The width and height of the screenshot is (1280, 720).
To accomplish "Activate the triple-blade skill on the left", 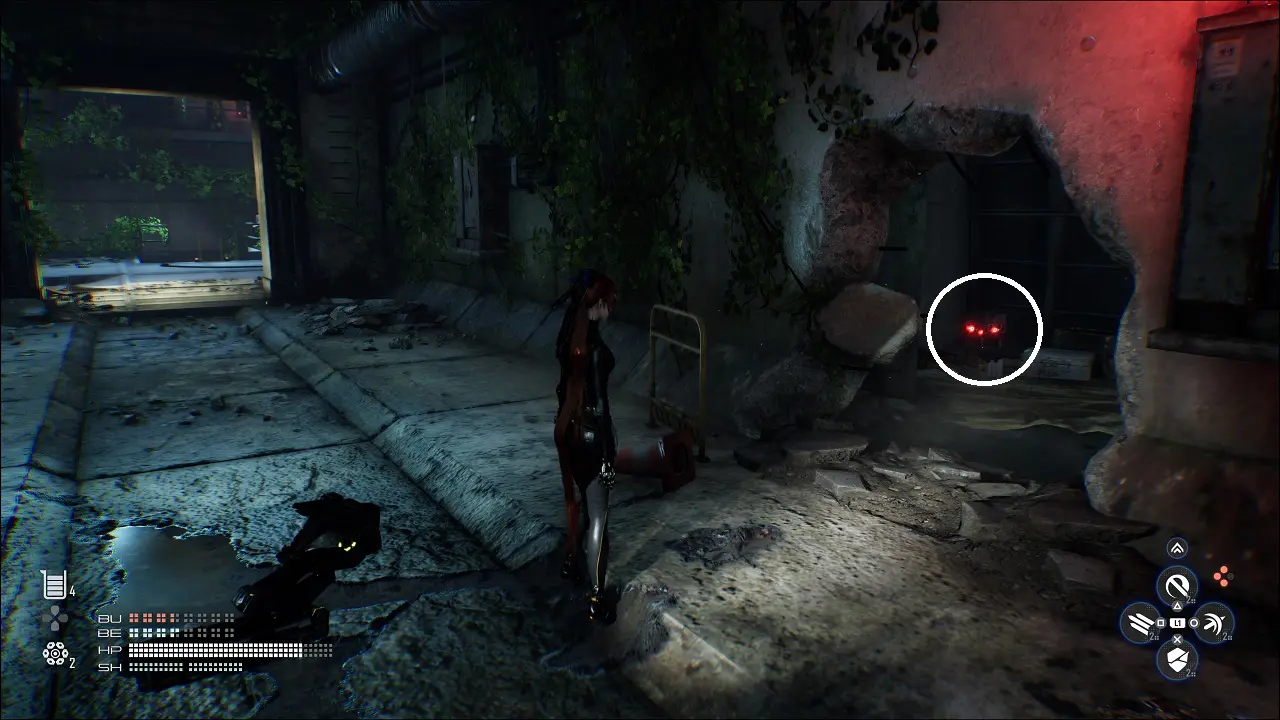I will [x=1140, y=622].
